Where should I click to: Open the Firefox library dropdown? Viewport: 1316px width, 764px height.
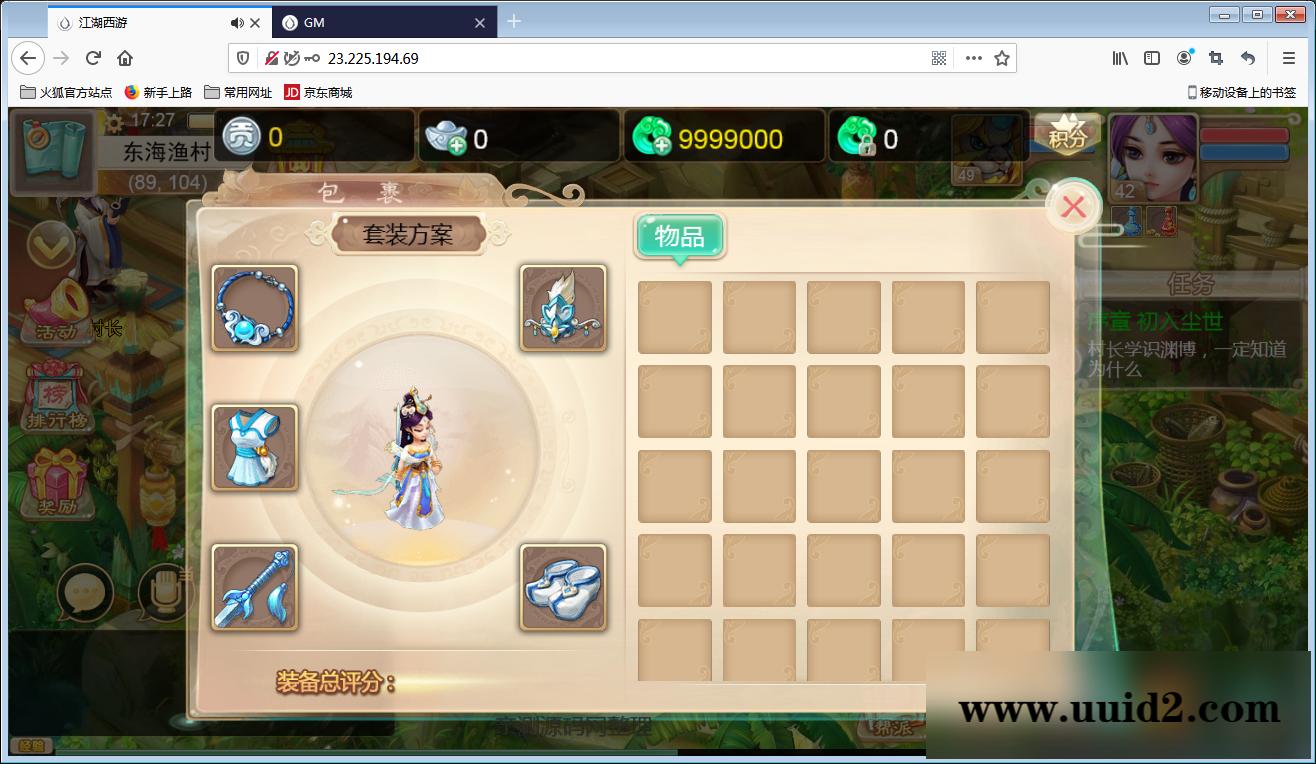1119,58
